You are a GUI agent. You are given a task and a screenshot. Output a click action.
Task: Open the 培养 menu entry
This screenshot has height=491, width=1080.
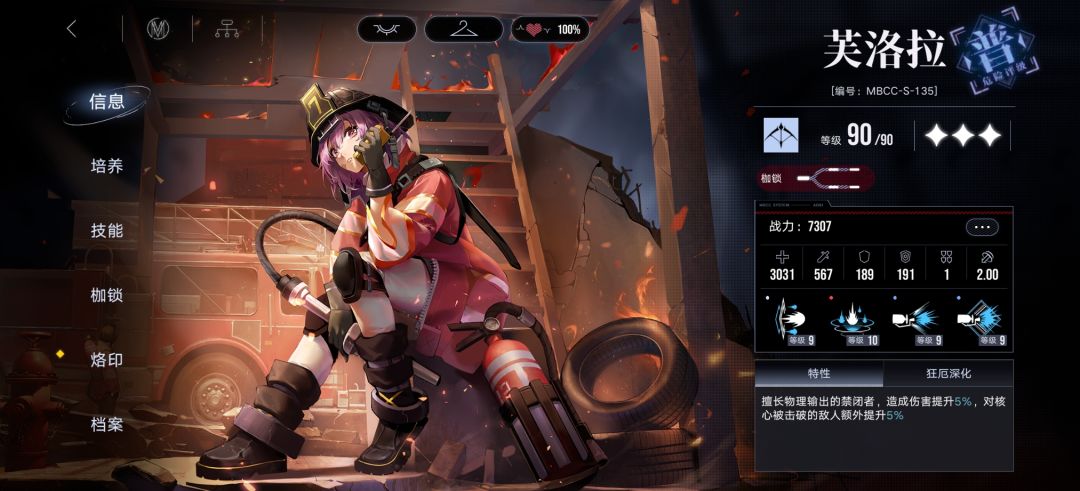pyautogui.click(x=107, y=166)
